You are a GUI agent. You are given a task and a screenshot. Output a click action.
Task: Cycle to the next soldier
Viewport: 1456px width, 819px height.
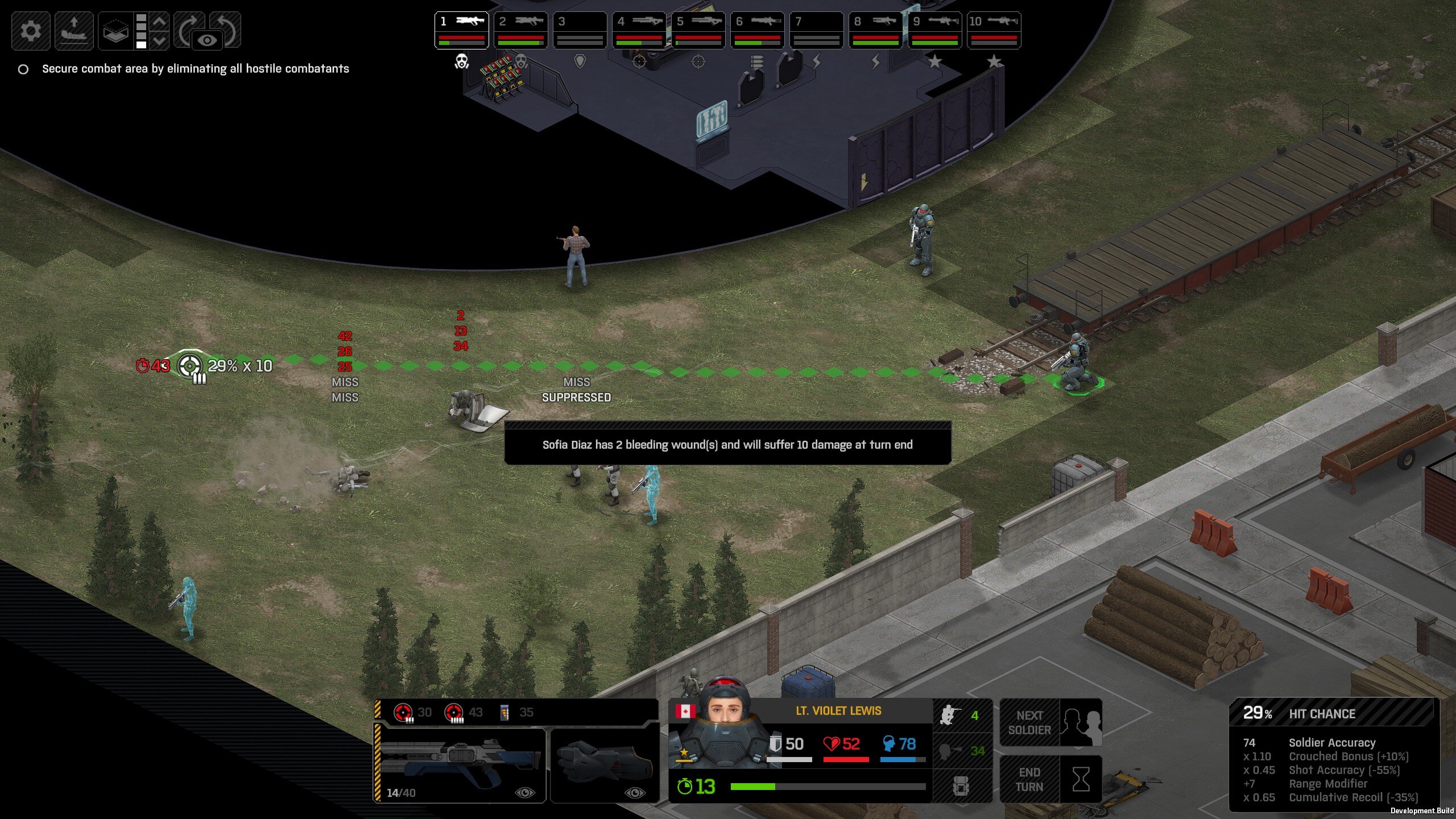pos(1051,722)
